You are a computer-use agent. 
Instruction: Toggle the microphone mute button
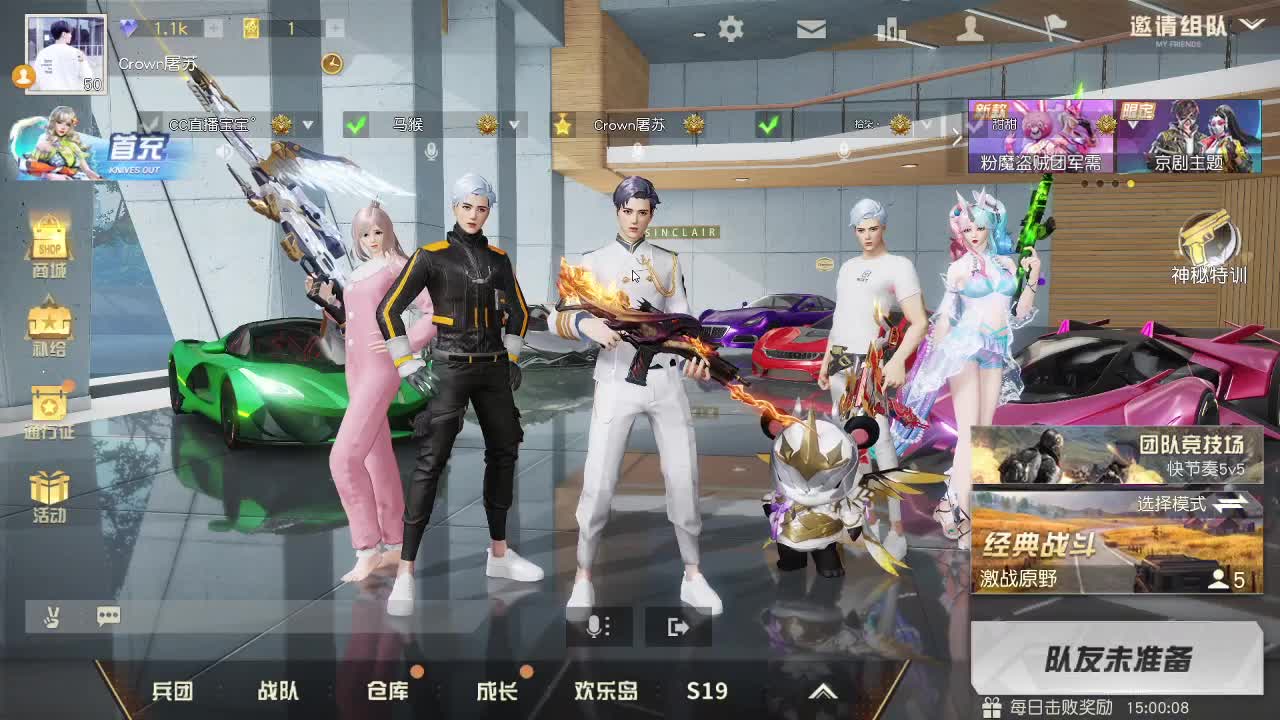(597, 625)
